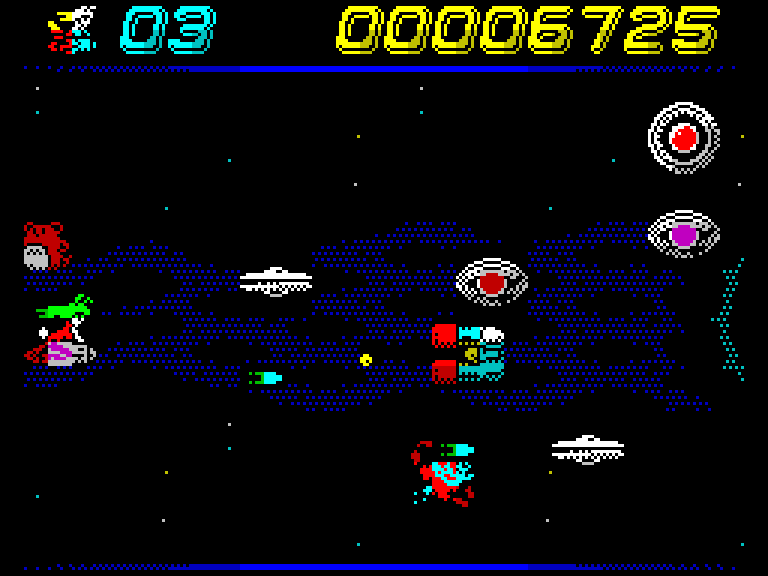
Task: Click the lives ship icon
Action: coord(73,29)
